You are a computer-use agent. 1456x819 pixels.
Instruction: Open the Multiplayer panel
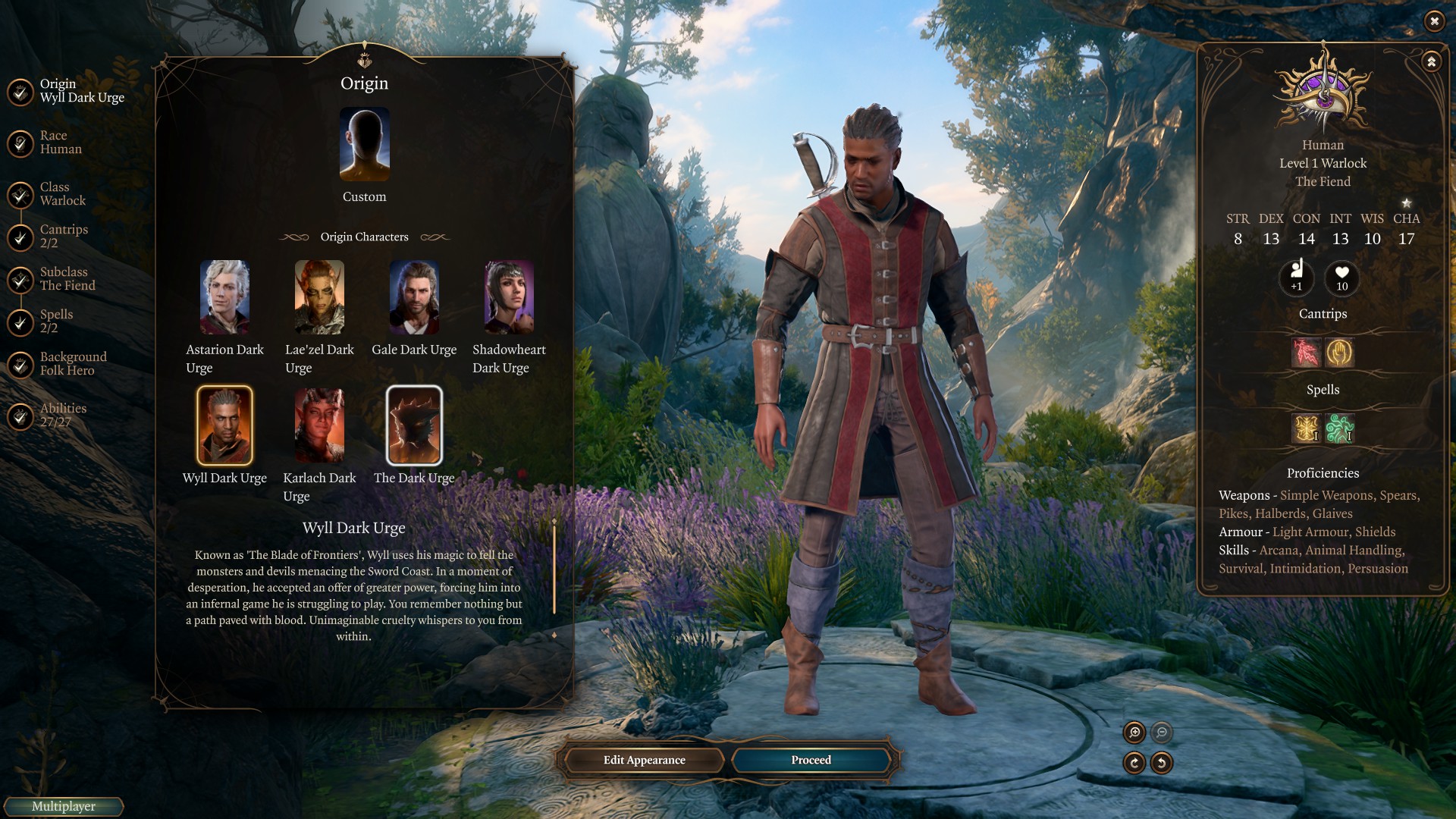[63, 807]
